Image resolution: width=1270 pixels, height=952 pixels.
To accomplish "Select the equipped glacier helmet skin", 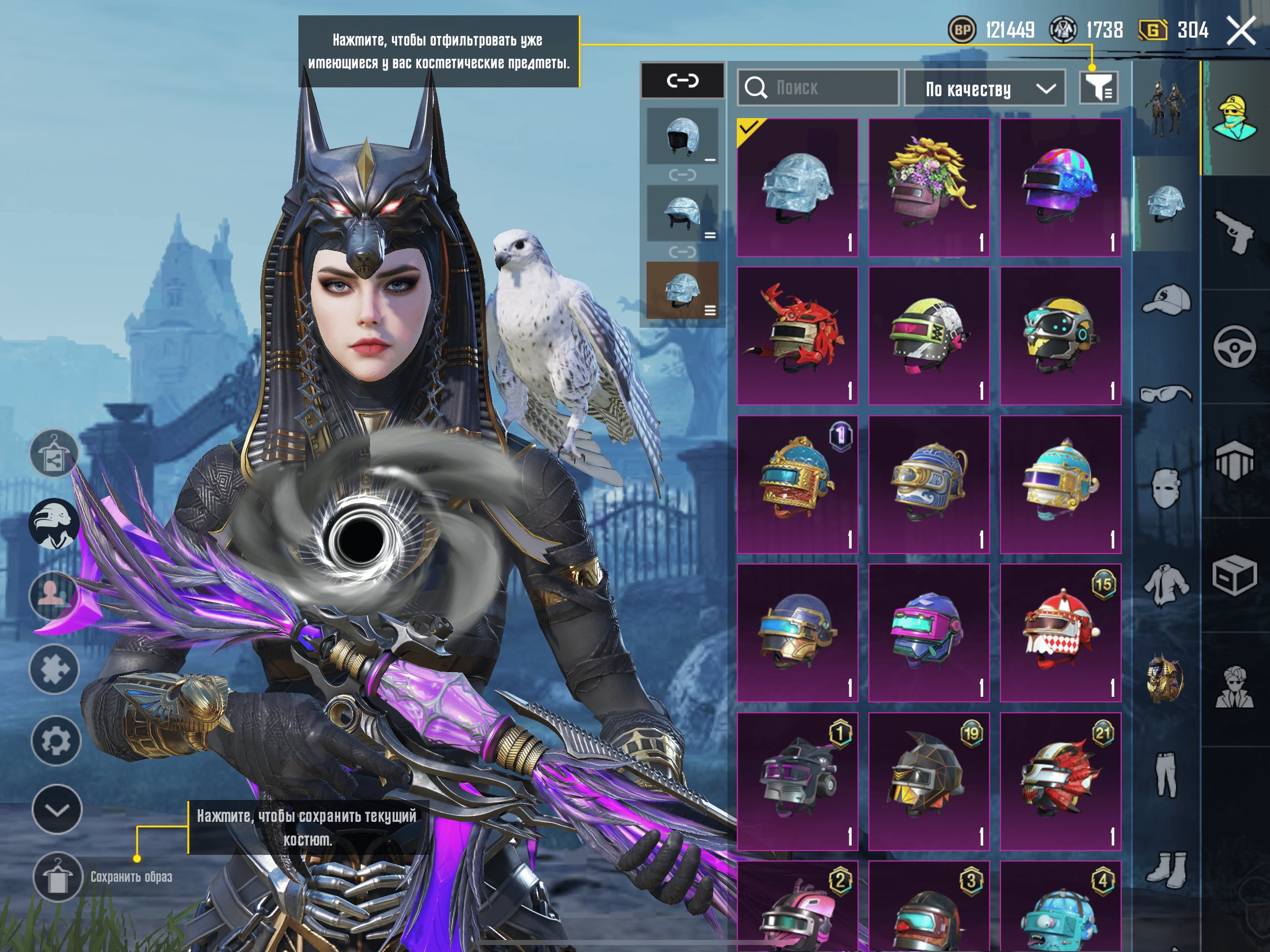I will tap(797, 187).
